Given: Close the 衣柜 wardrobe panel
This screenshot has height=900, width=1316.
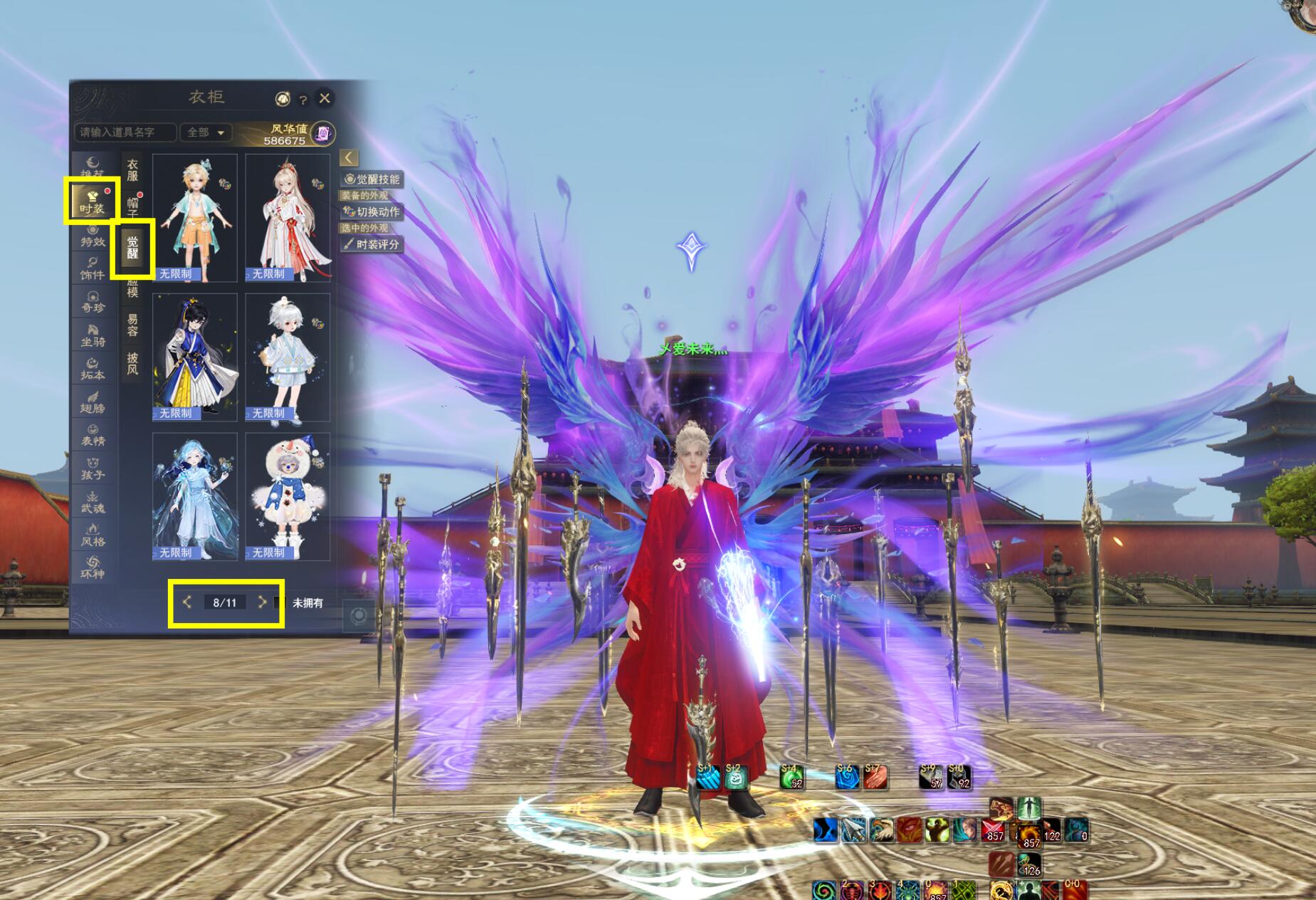Looking at the screenshot, I should pos(325,98).
